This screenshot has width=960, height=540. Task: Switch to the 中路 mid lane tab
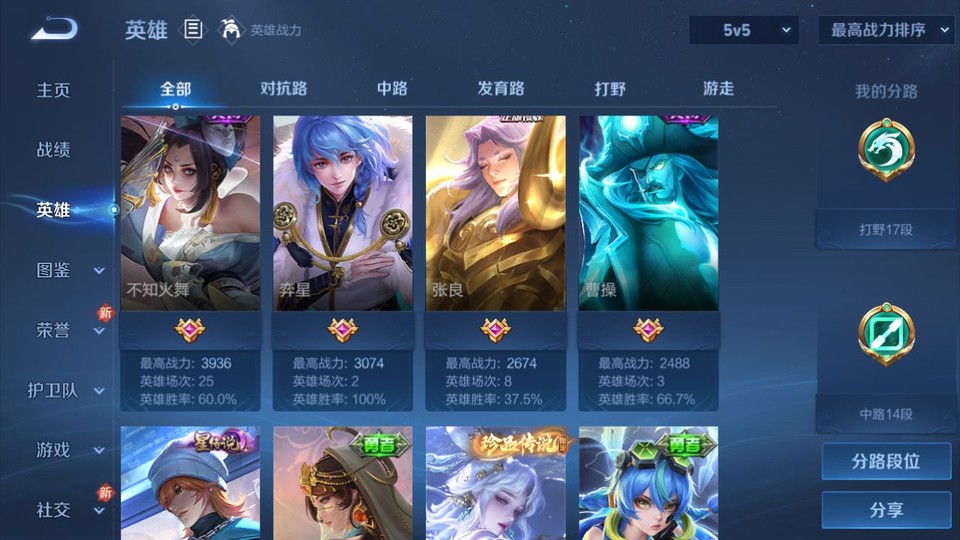[x=392, y=88]
